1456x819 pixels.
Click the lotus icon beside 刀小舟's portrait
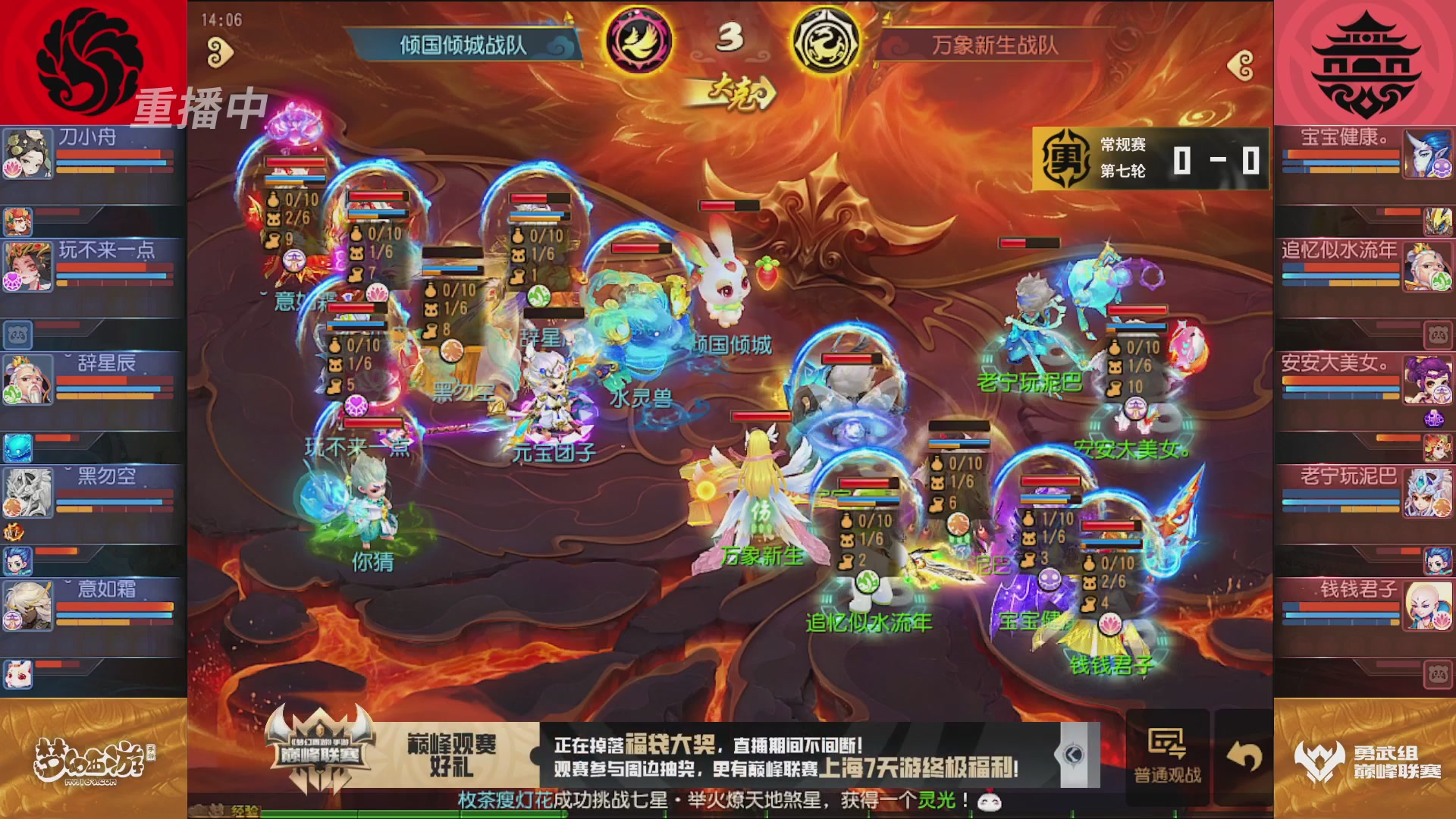(x=13, y=166)
